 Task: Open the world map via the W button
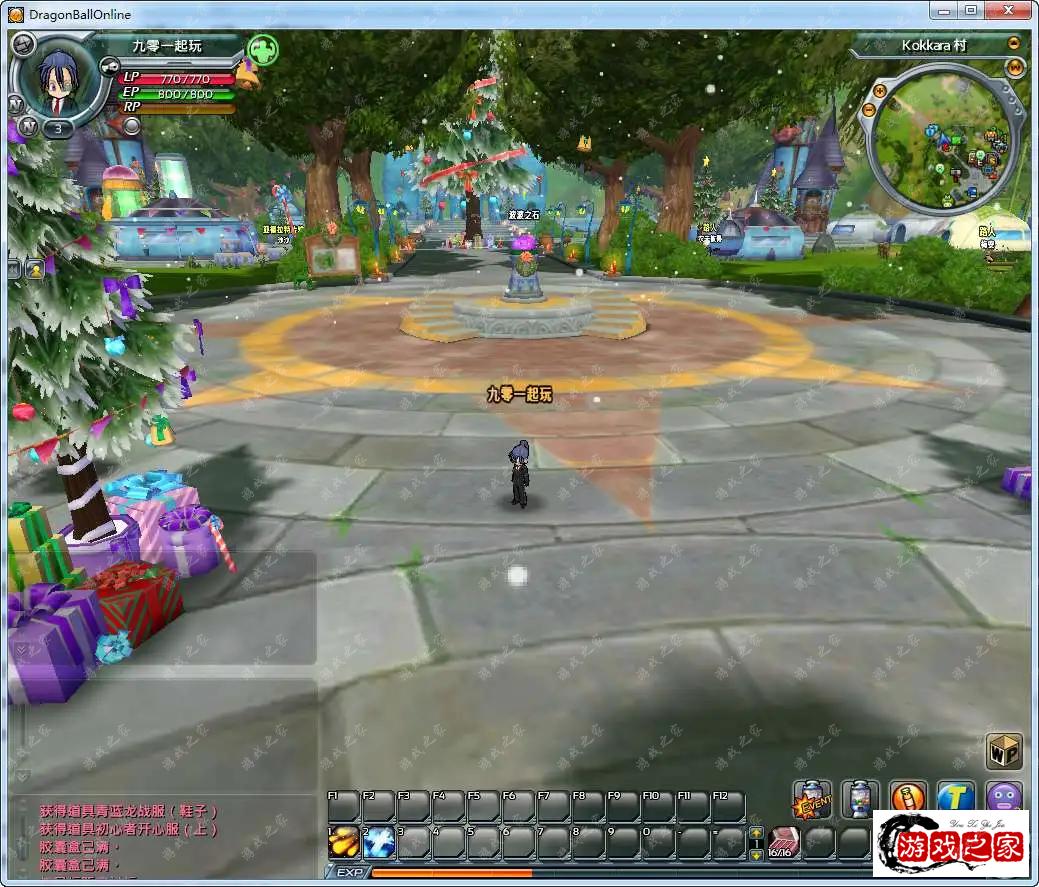point(1015,67)
